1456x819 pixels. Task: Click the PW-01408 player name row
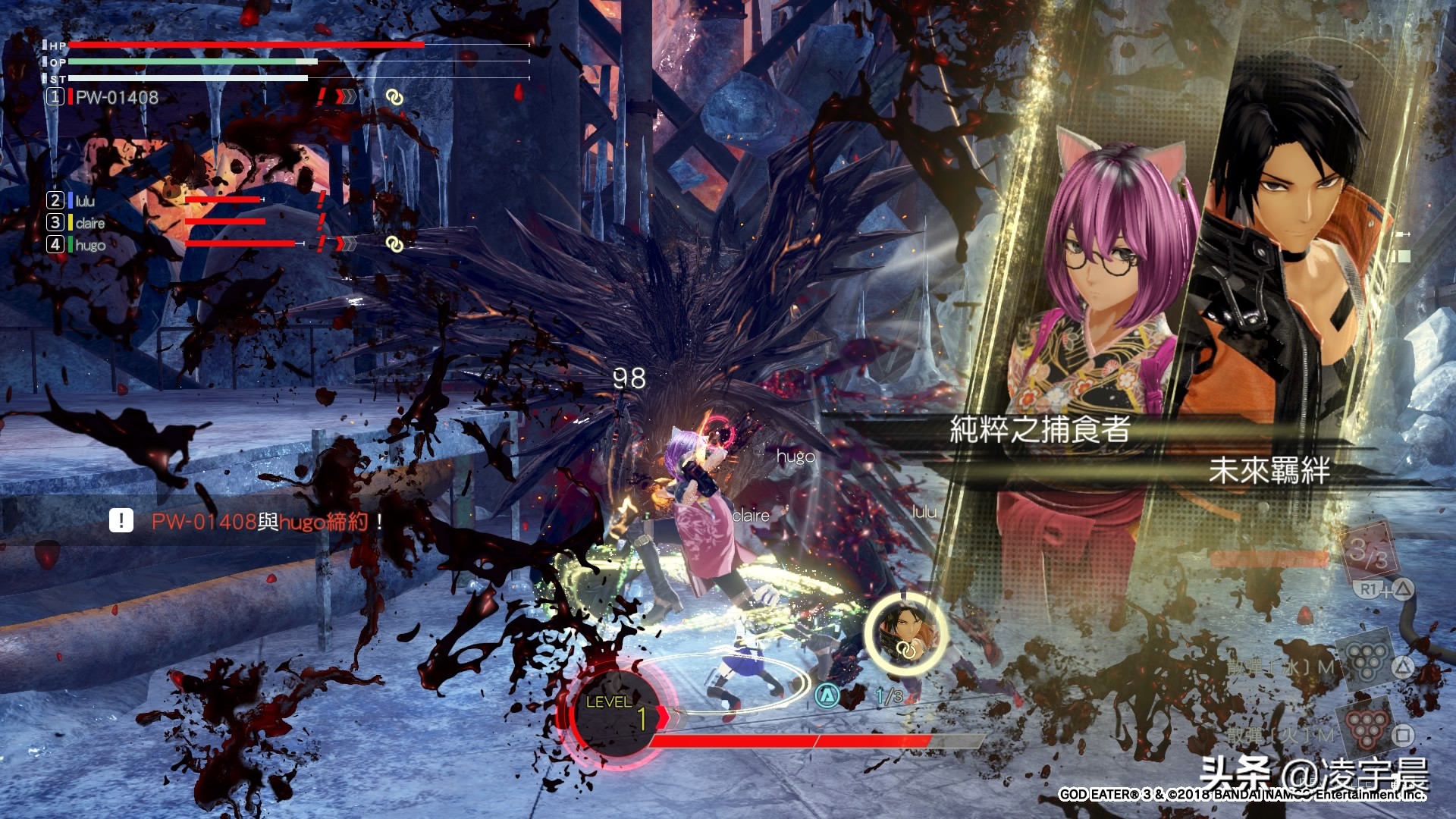116,97
